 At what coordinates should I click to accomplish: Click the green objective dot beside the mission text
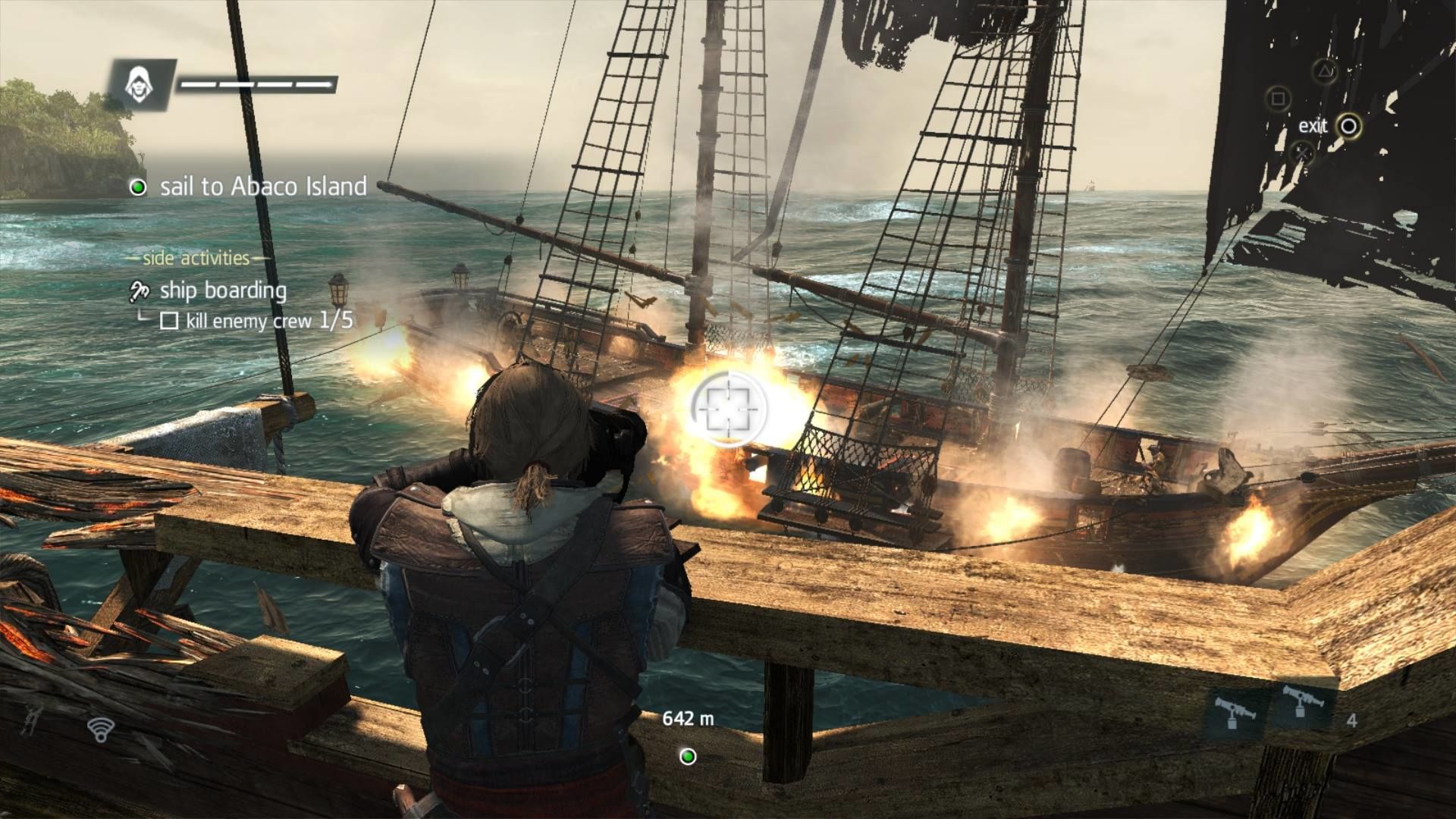point(138,188)
